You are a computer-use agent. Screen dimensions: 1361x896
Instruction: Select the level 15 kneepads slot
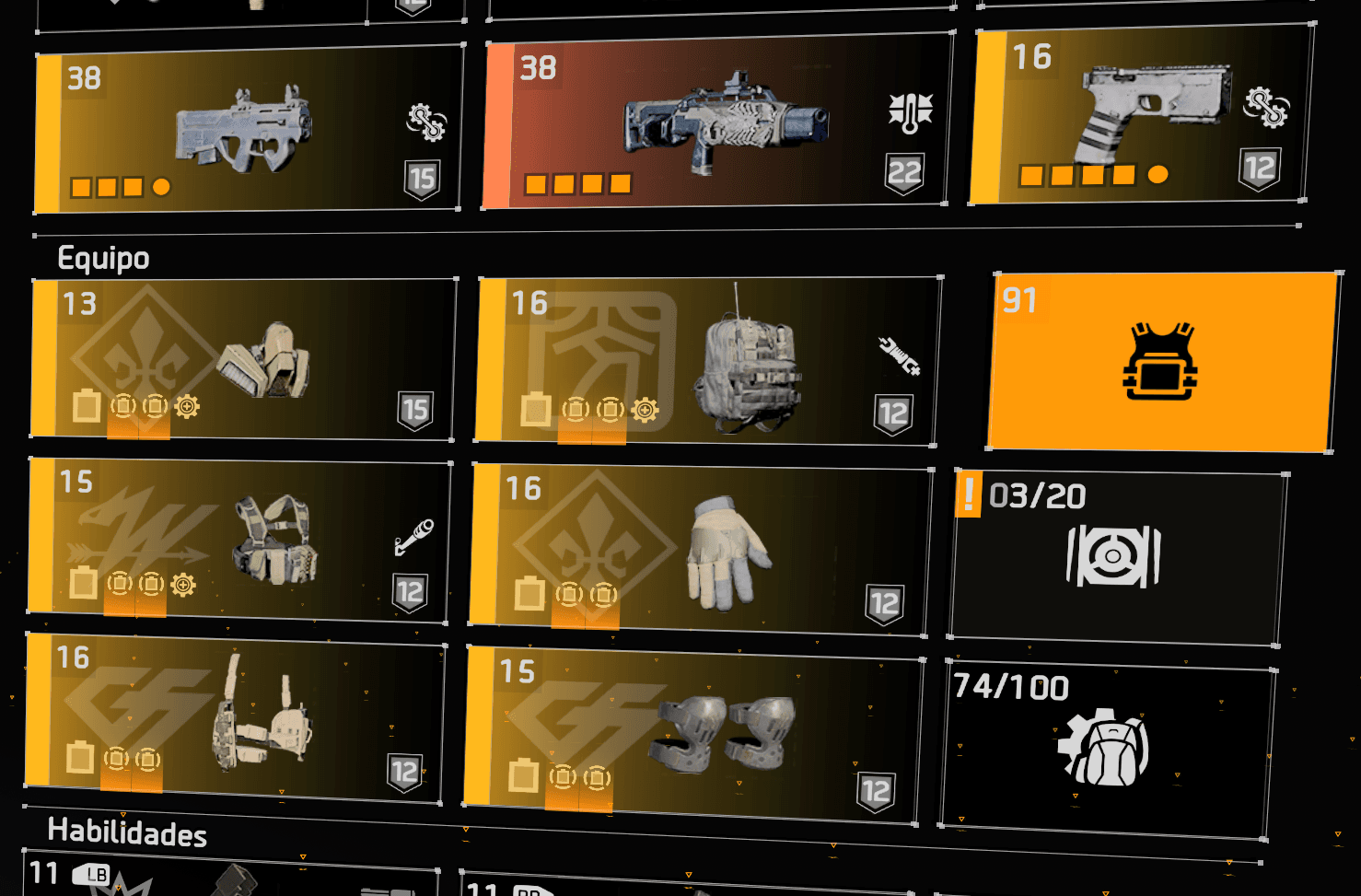[x=693, y=737]
